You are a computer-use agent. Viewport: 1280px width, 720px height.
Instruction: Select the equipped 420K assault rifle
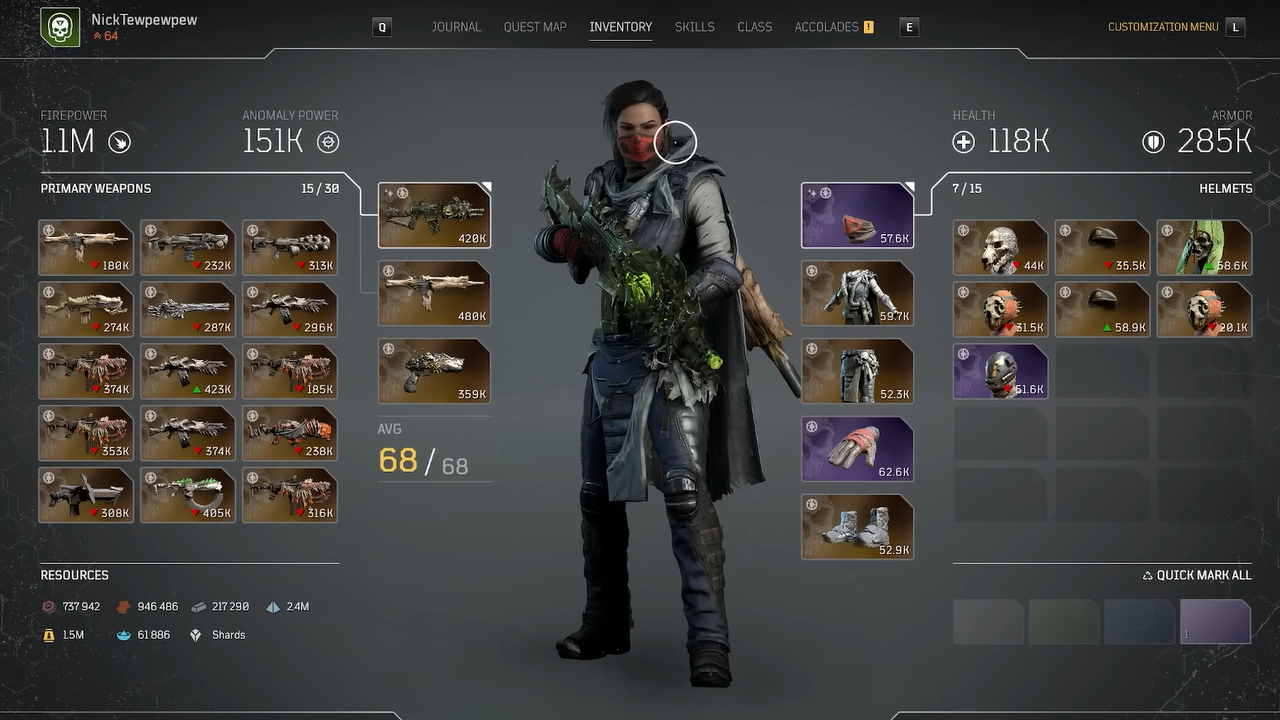coord(434,213)
